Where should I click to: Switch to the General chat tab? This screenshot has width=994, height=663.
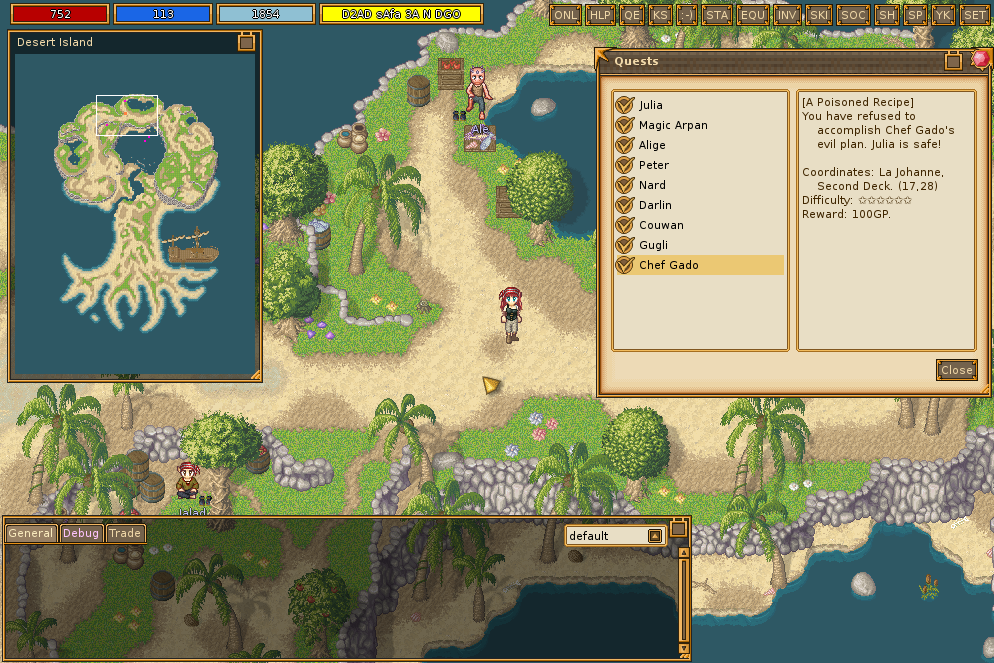[x=31, y=533]
